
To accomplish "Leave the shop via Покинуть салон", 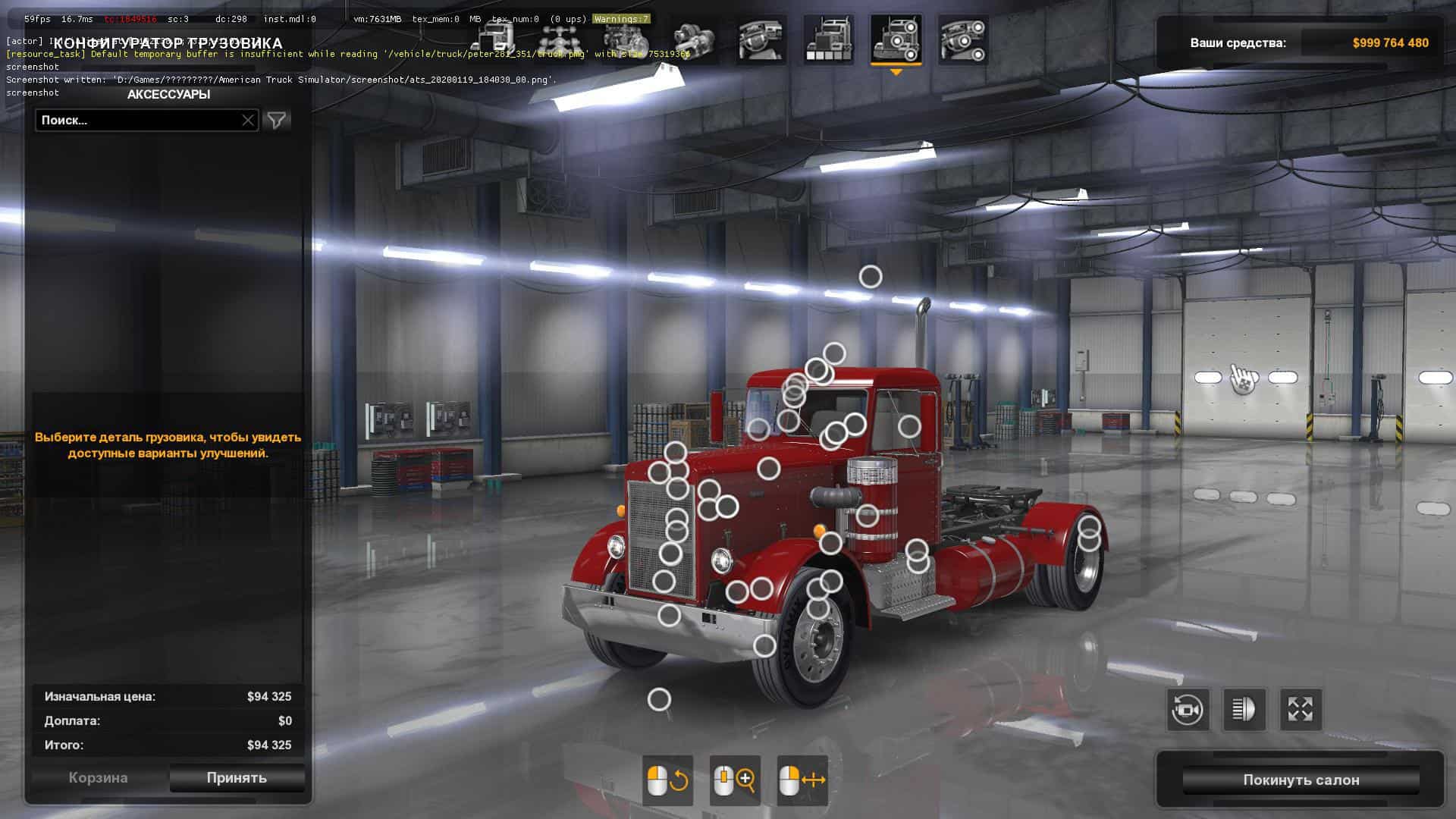I will [1301, 780].
